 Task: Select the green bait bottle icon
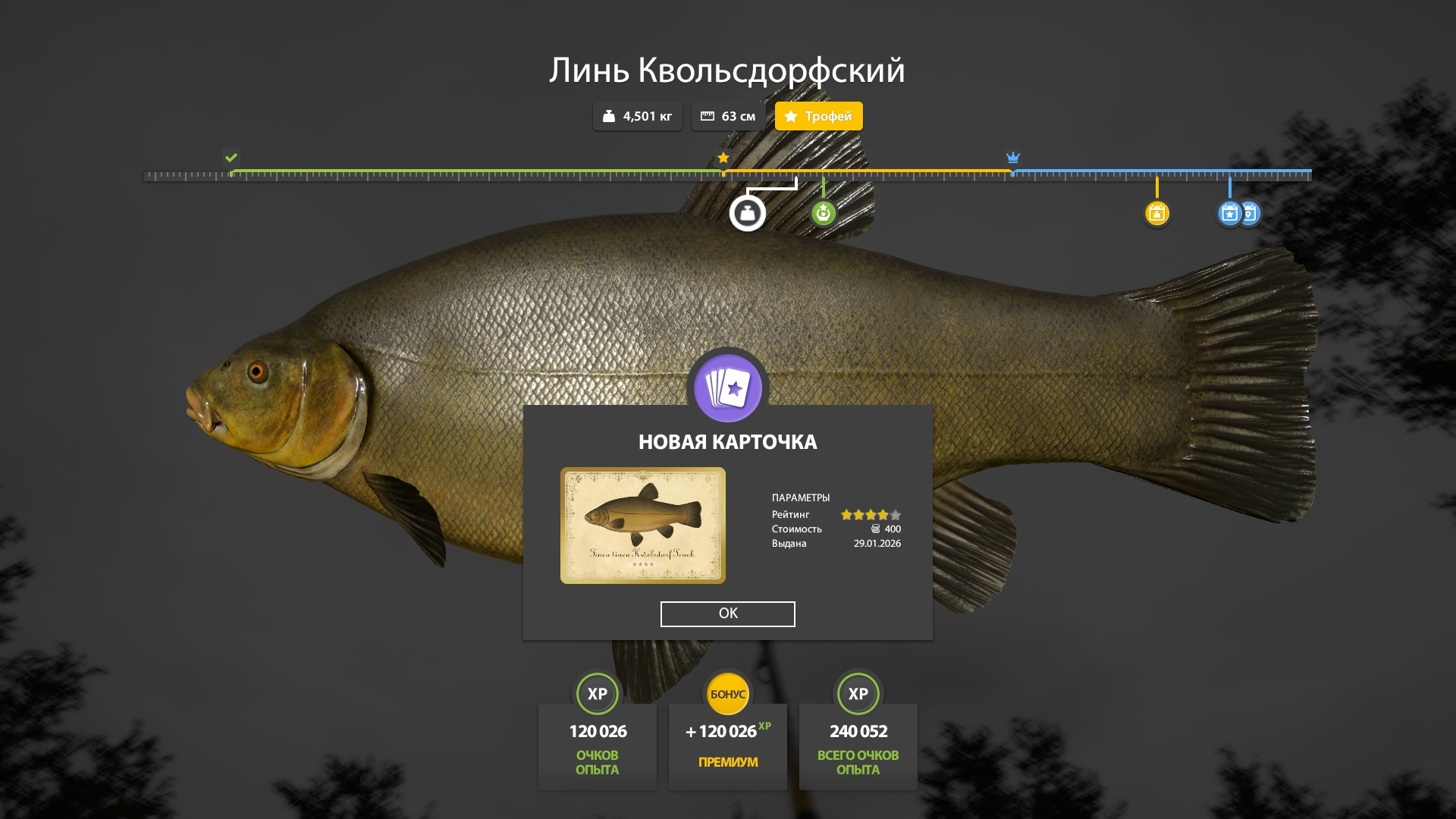coord(824,215)
